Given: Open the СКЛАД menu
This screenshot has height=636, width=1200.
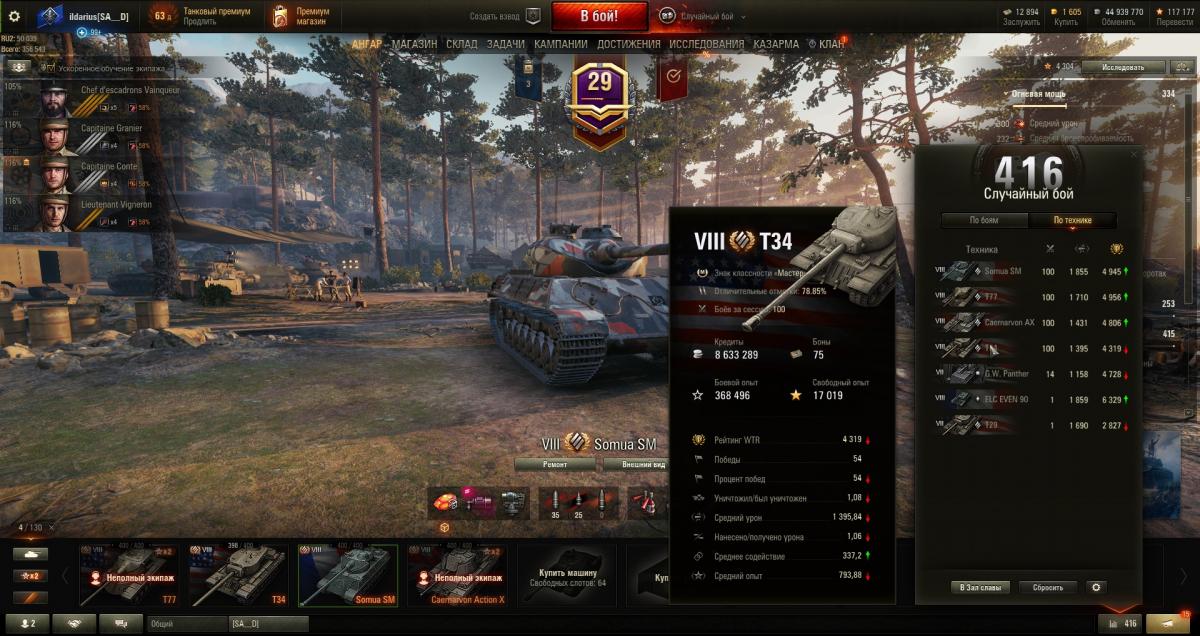Looking at the screenshot, I should tap(462, 44).
